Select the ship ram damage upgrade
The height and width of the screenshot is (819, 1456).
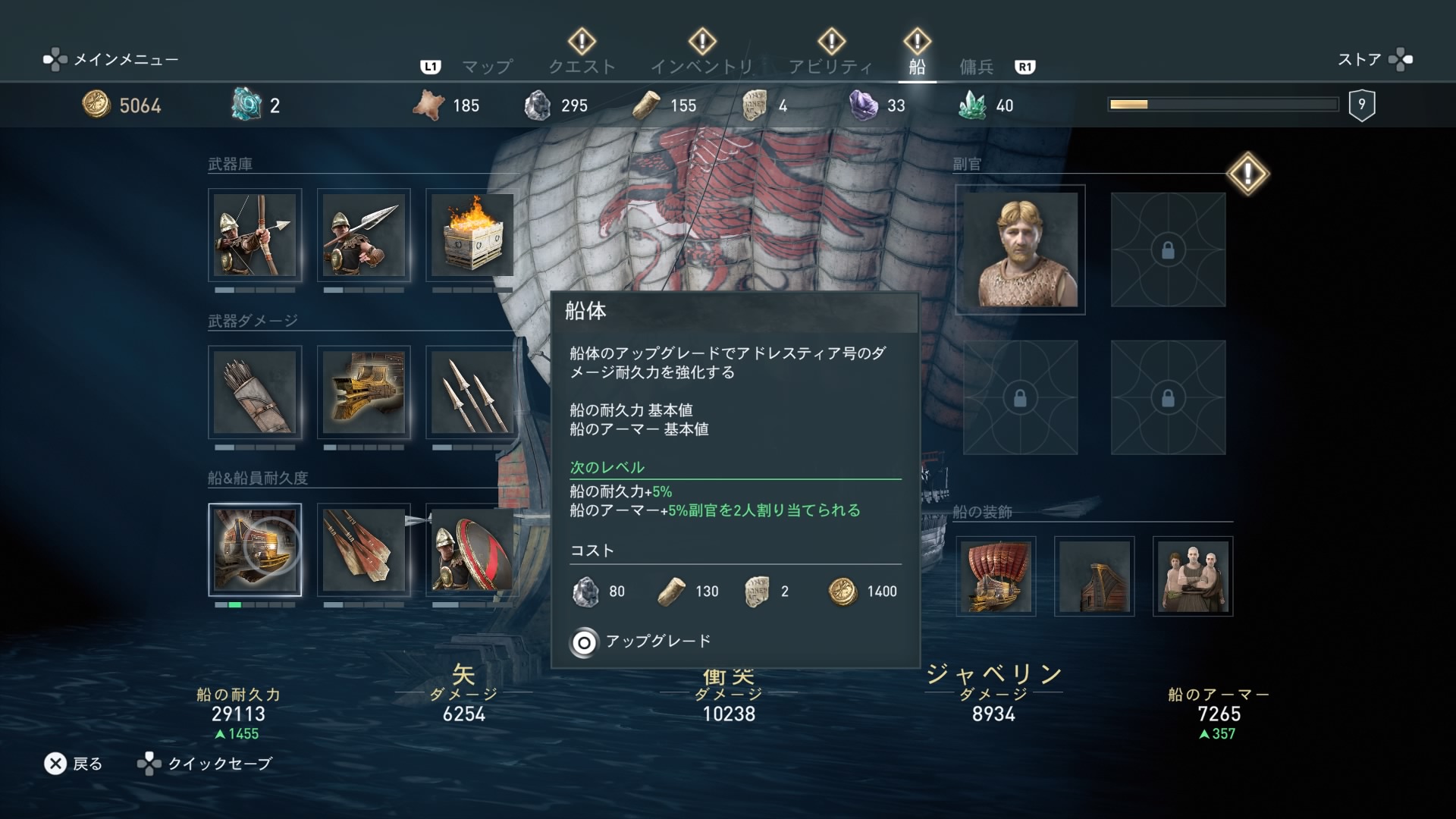coord(364,392)
